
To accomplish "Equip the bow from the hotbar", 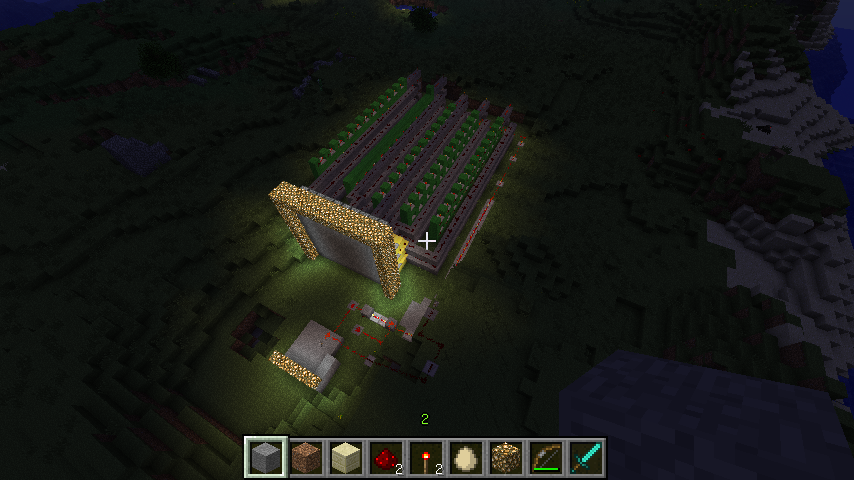I will point(546,457).
